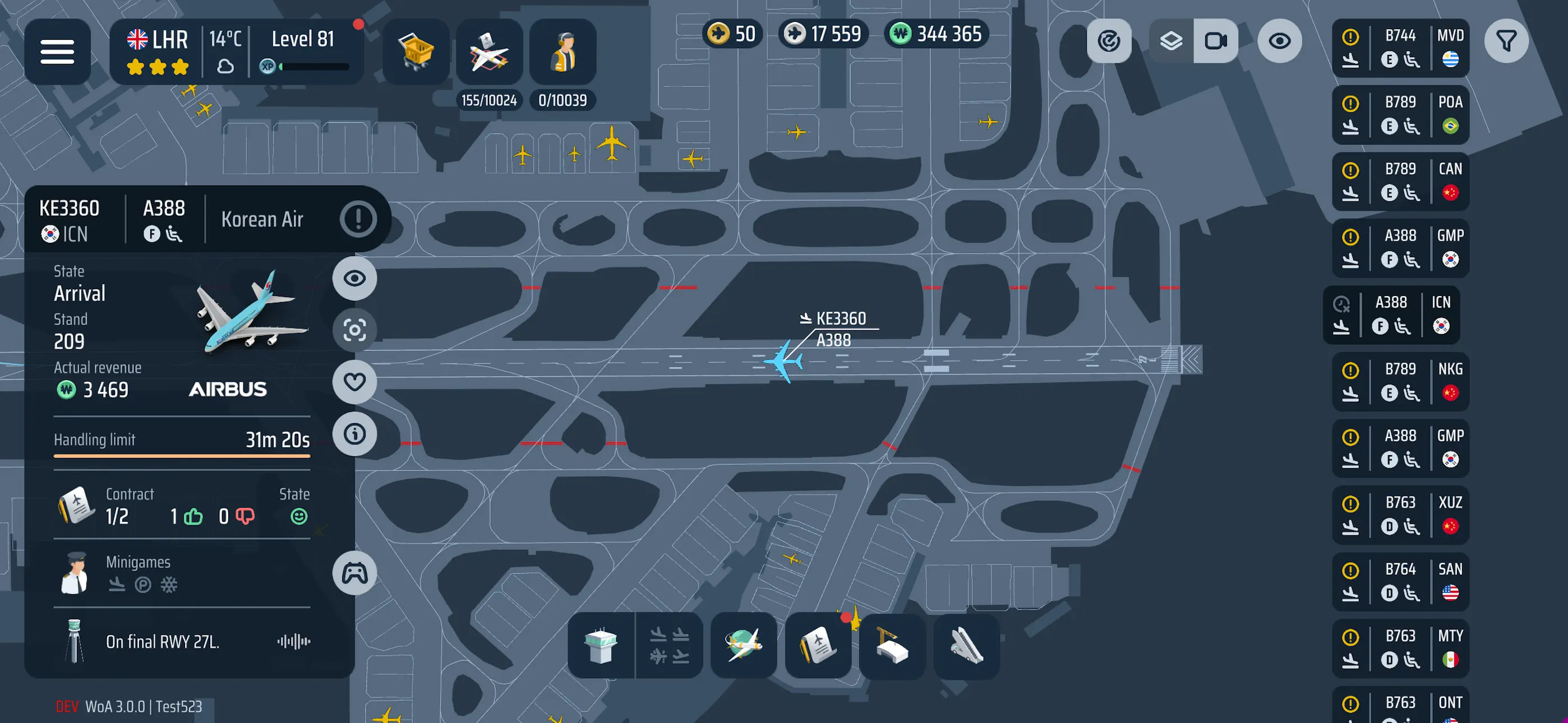Launch the minigames gamepad button
The image size is (1568, 723).
354,573
